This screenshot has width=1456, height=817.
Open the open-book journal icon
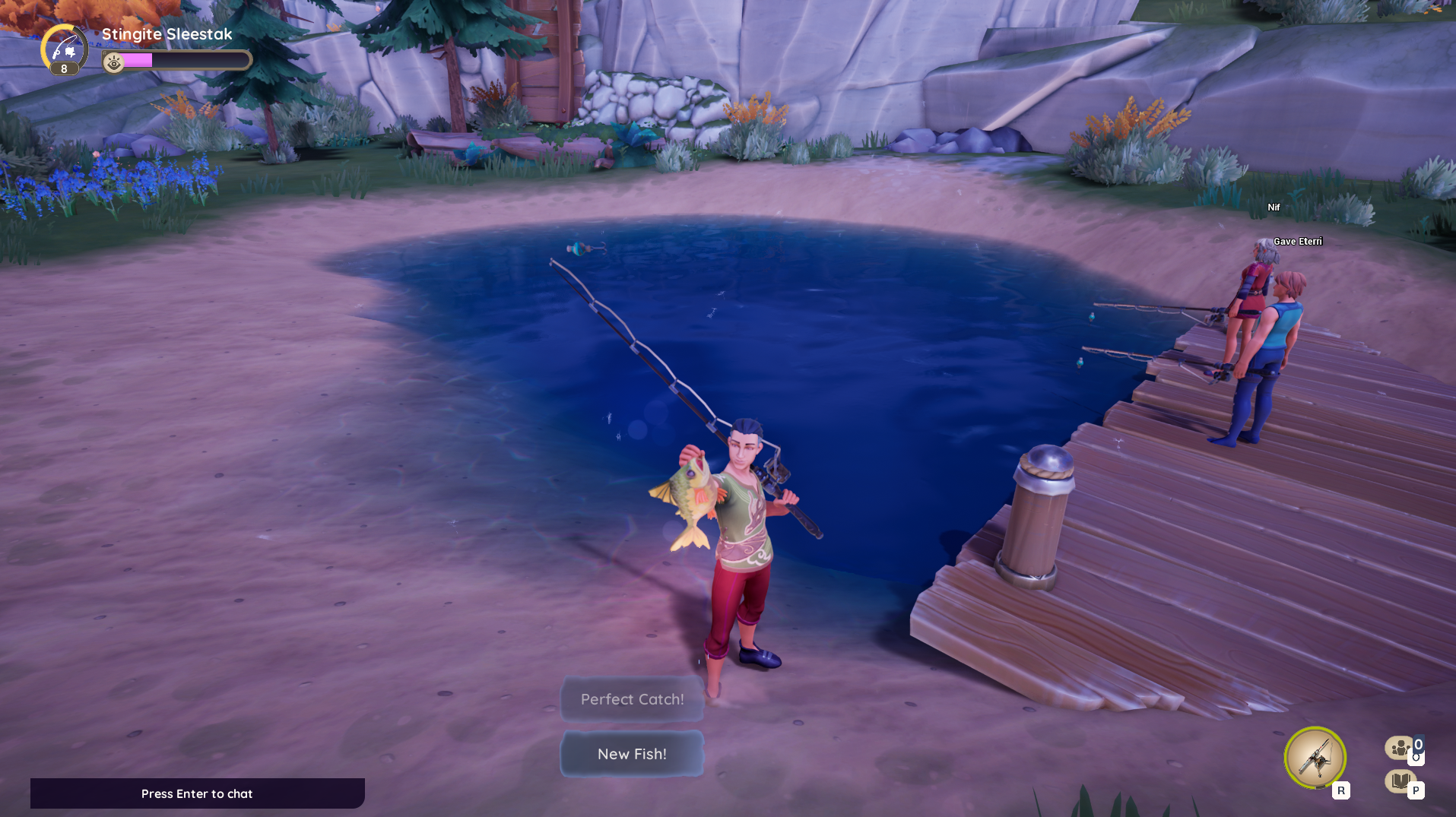pyautogui.click(x=1400, y=781)
